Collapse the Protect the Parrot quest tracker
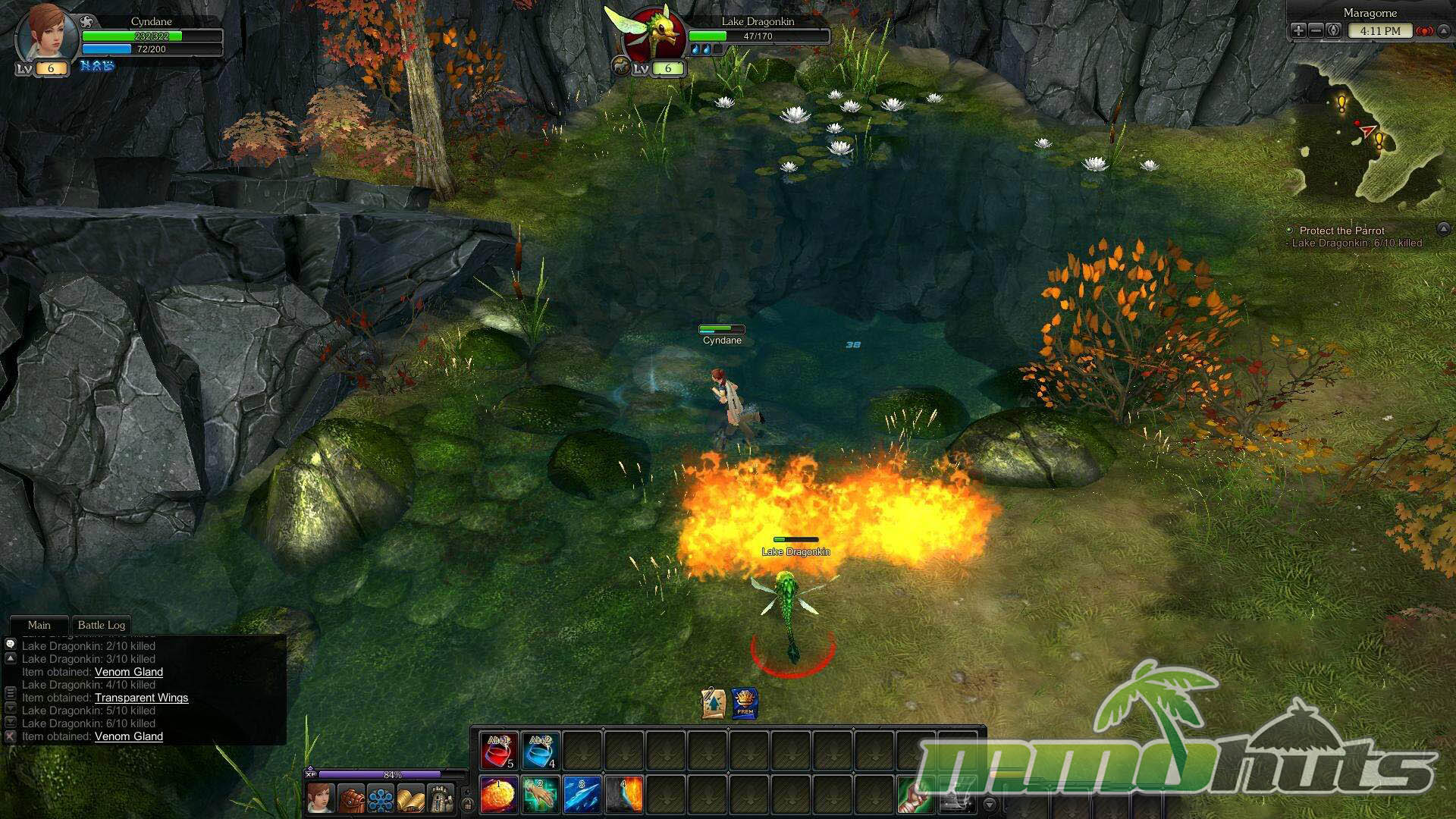This screenshot has height=819, width=1456. 1443,229
